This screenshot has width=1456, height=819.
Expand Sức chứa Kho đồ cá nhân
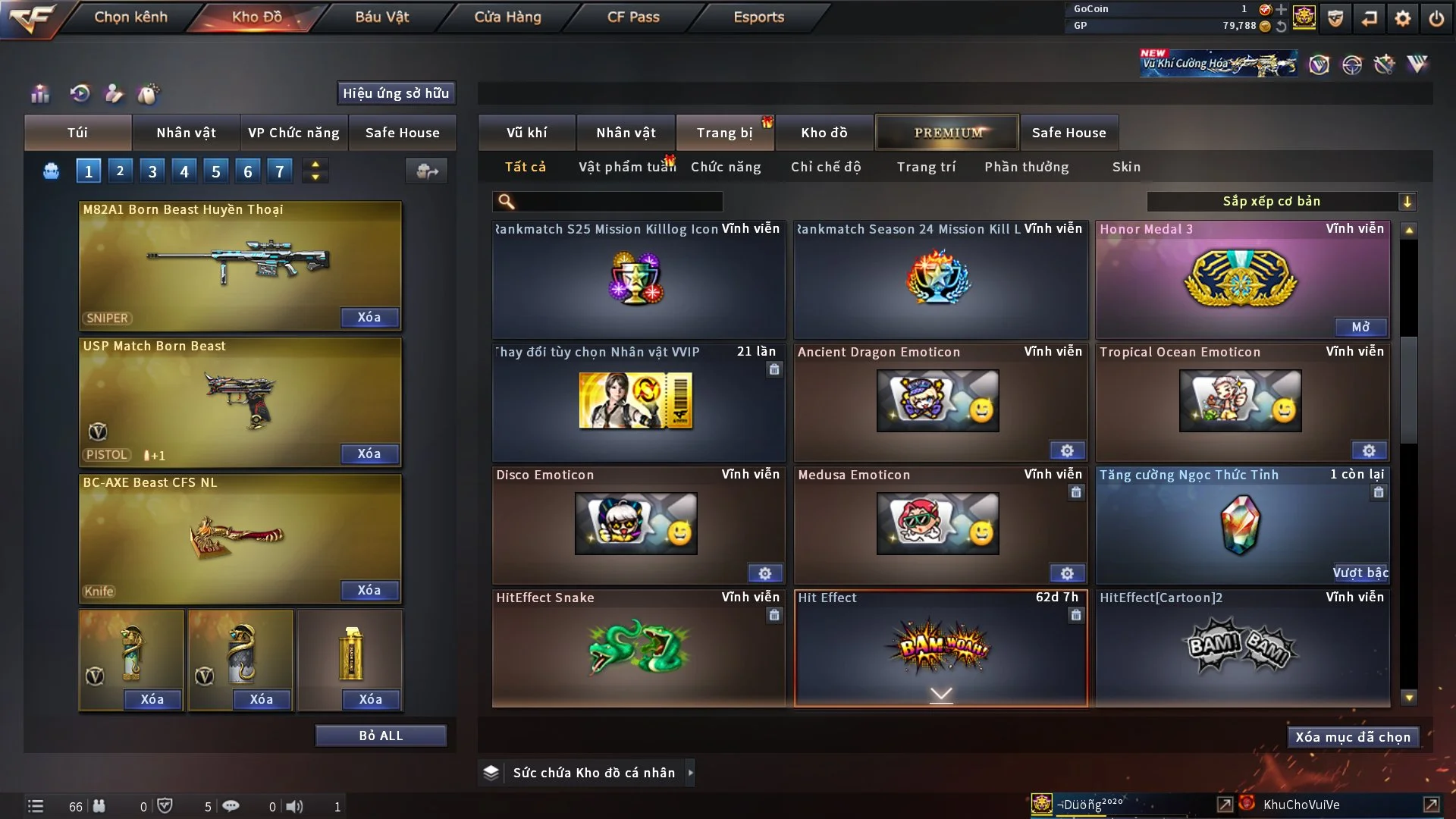pyautogui.click(x=690, y=773)
